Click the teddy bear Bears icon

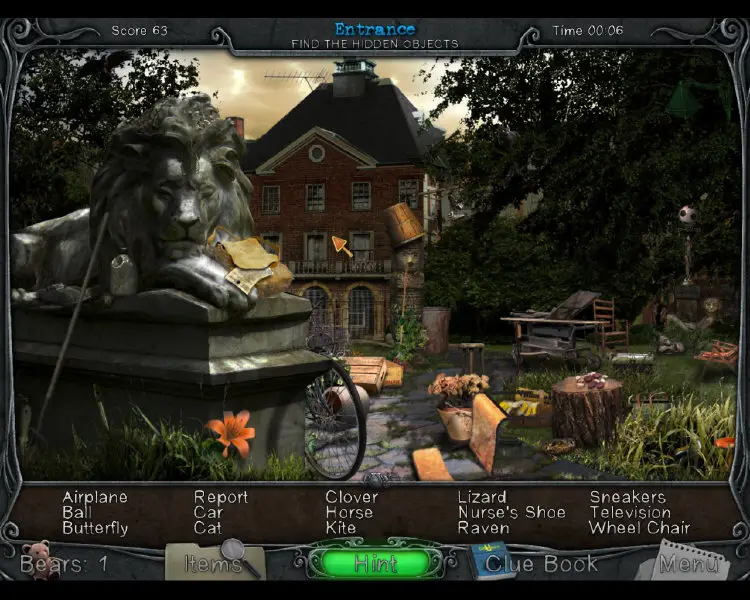point(38,560)
